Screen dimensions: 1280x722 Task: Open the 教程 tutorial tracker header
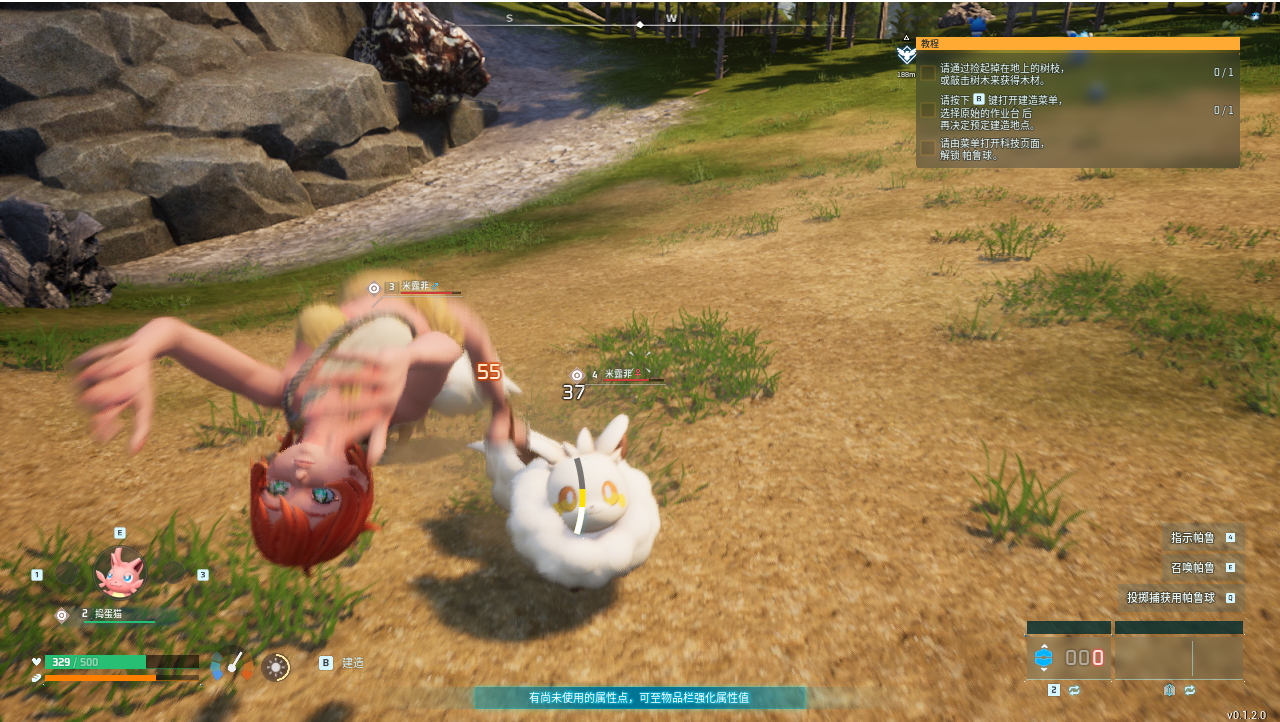(x=1077, y=44)
